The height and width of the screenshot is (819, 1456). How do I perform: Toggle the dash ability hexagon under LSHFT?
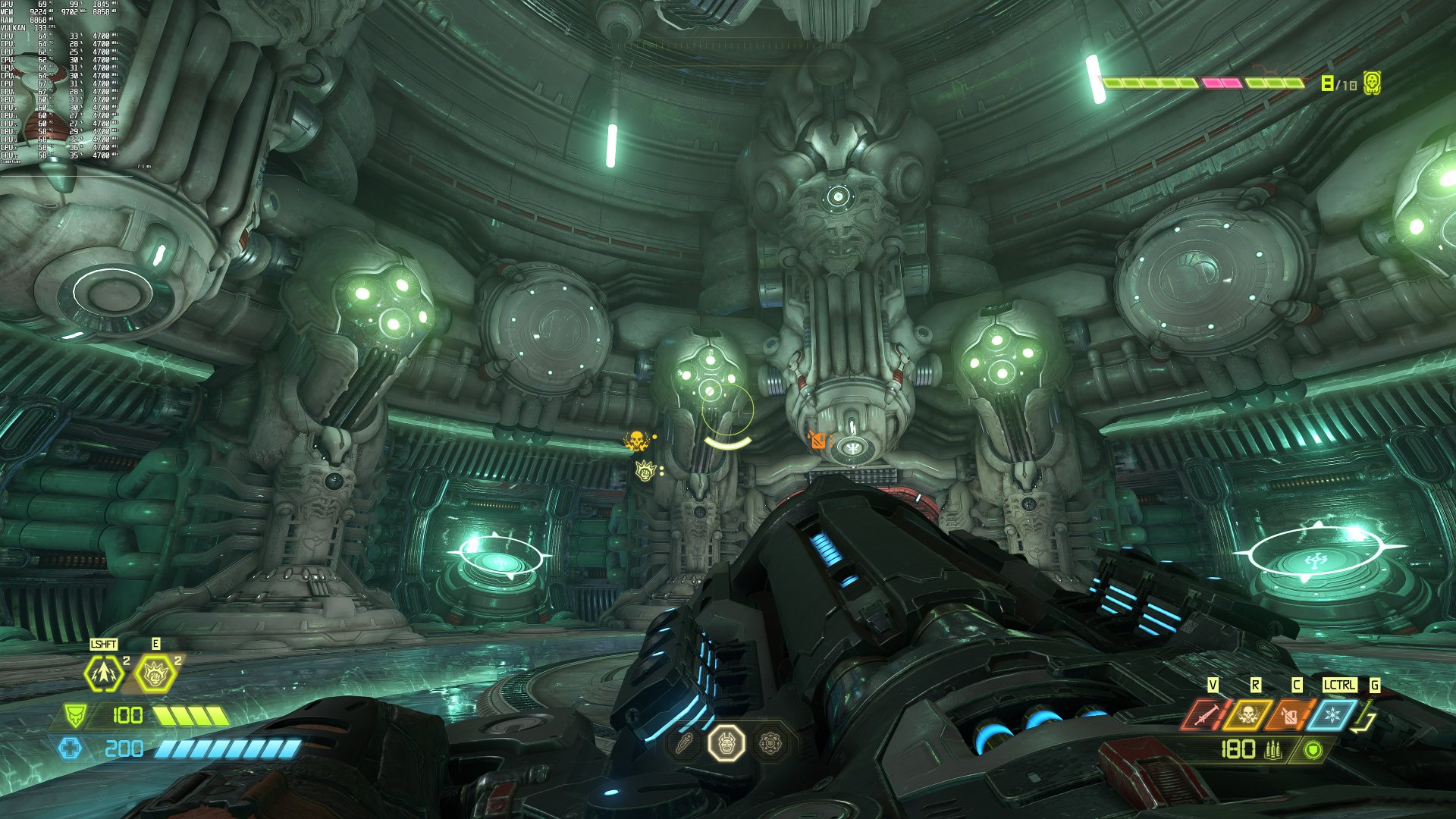tap(103, 673)
